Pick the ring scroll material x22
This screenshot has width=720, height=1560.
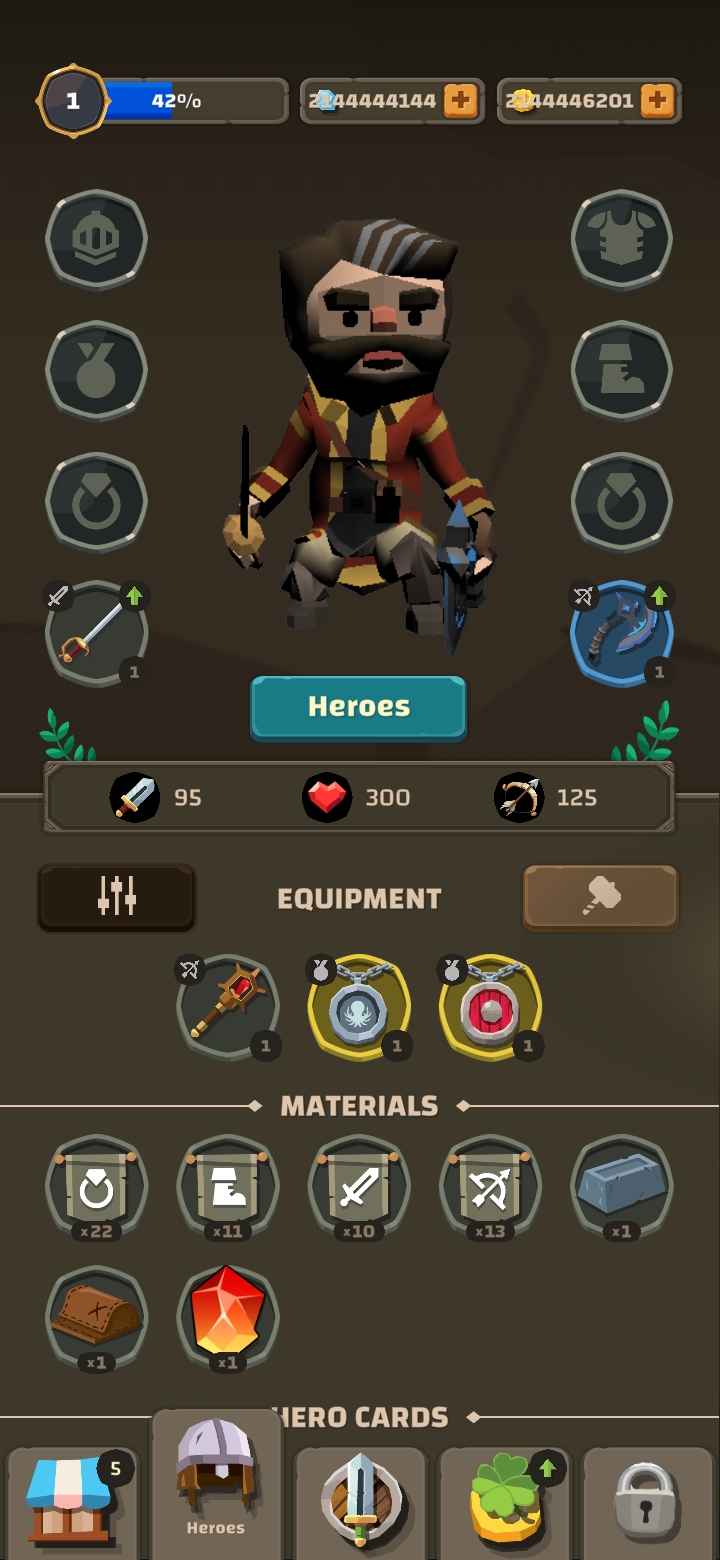(x=96, y=1187)
